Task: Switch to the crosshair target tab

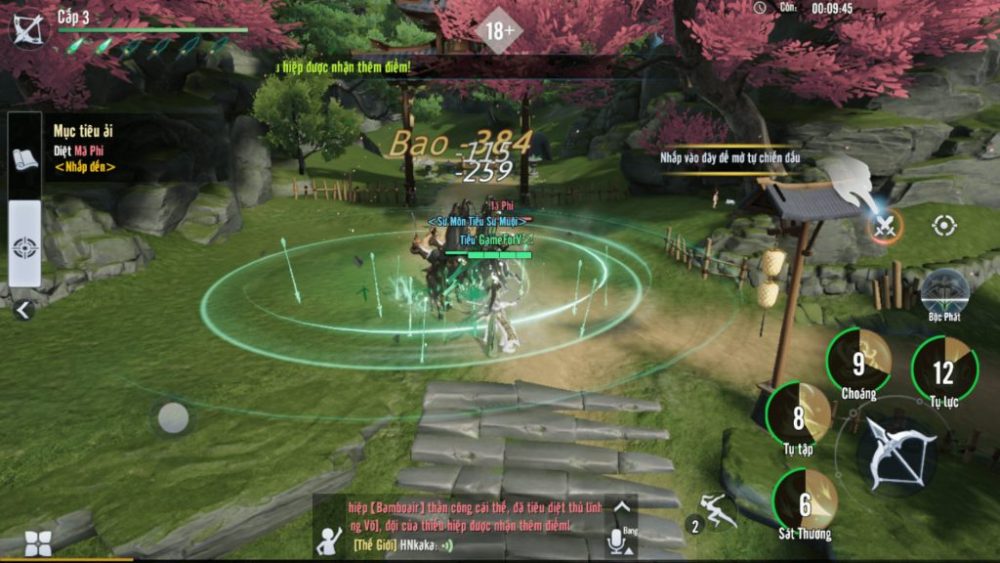Action: (25, 245)
